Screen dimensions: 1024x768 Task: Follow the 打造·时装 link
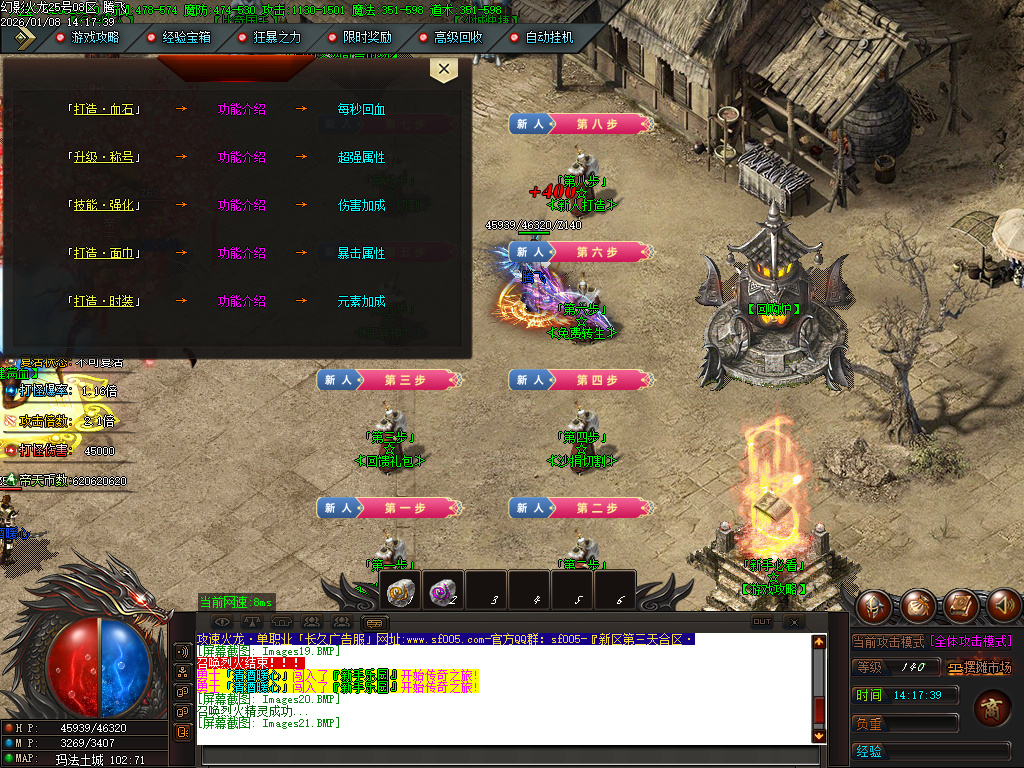click(103, 302)
